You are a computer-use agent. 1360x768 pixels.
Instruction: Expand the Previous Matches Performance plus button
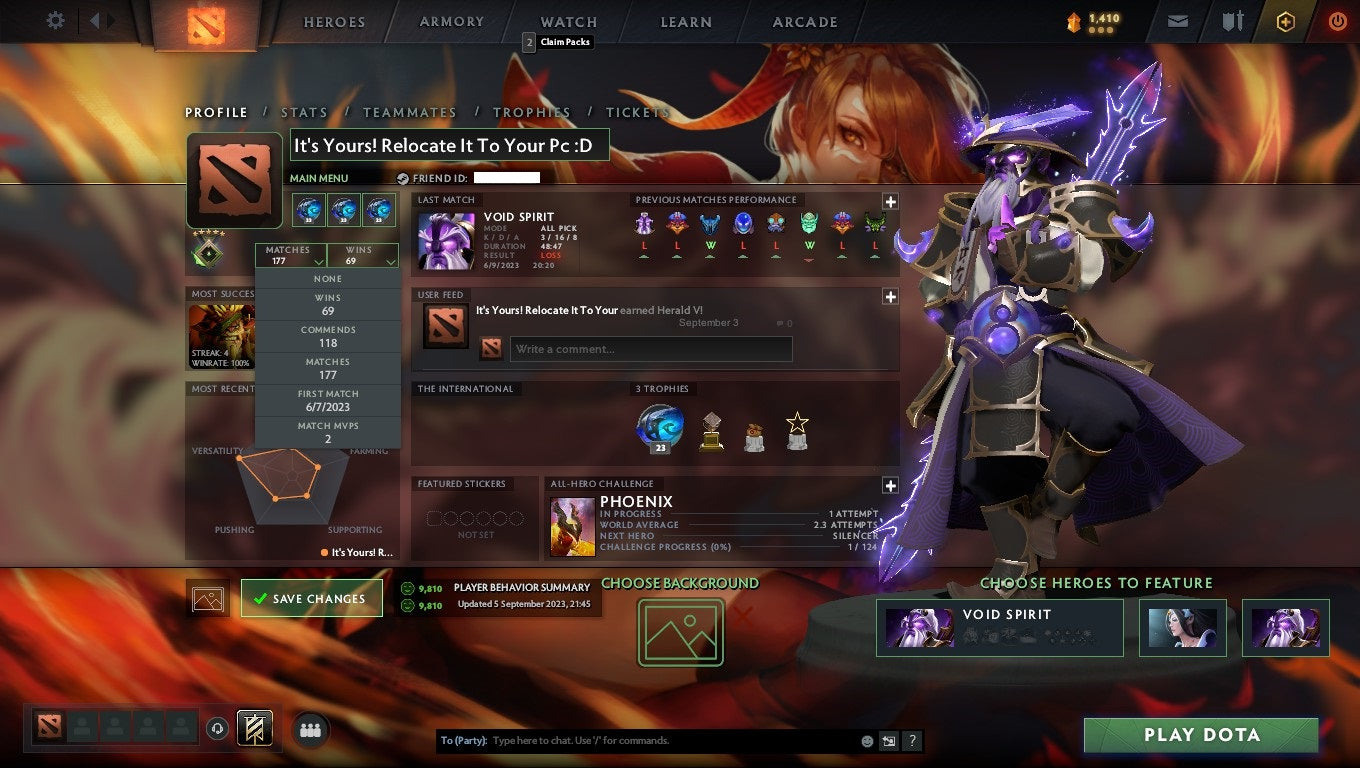[891, 199]
